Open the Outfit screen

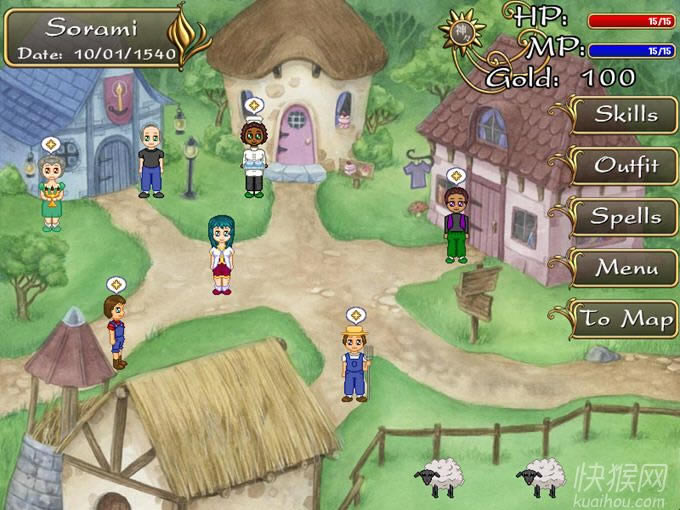[626, 165]
